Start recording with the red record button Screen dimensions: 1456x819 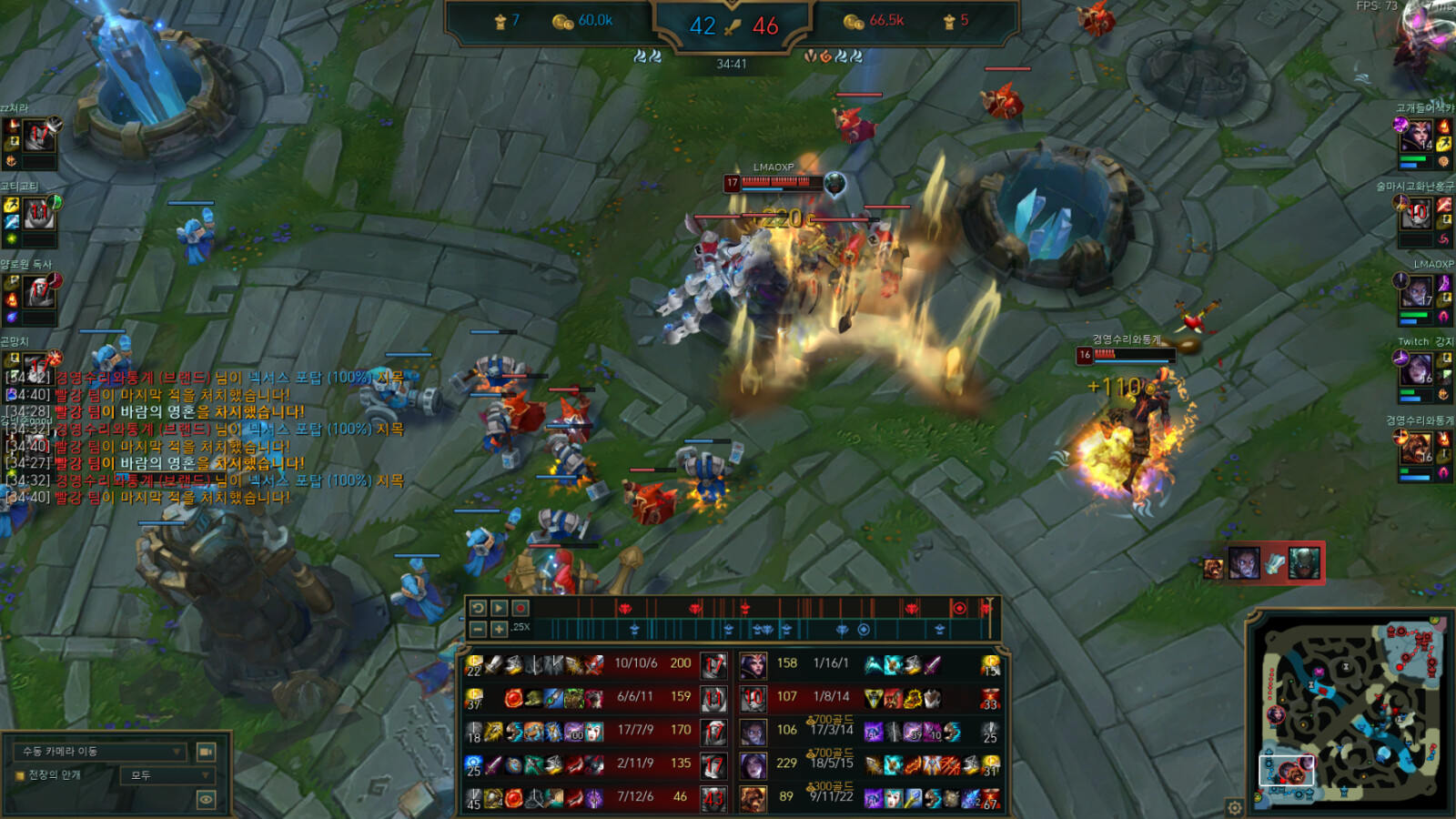521,608
